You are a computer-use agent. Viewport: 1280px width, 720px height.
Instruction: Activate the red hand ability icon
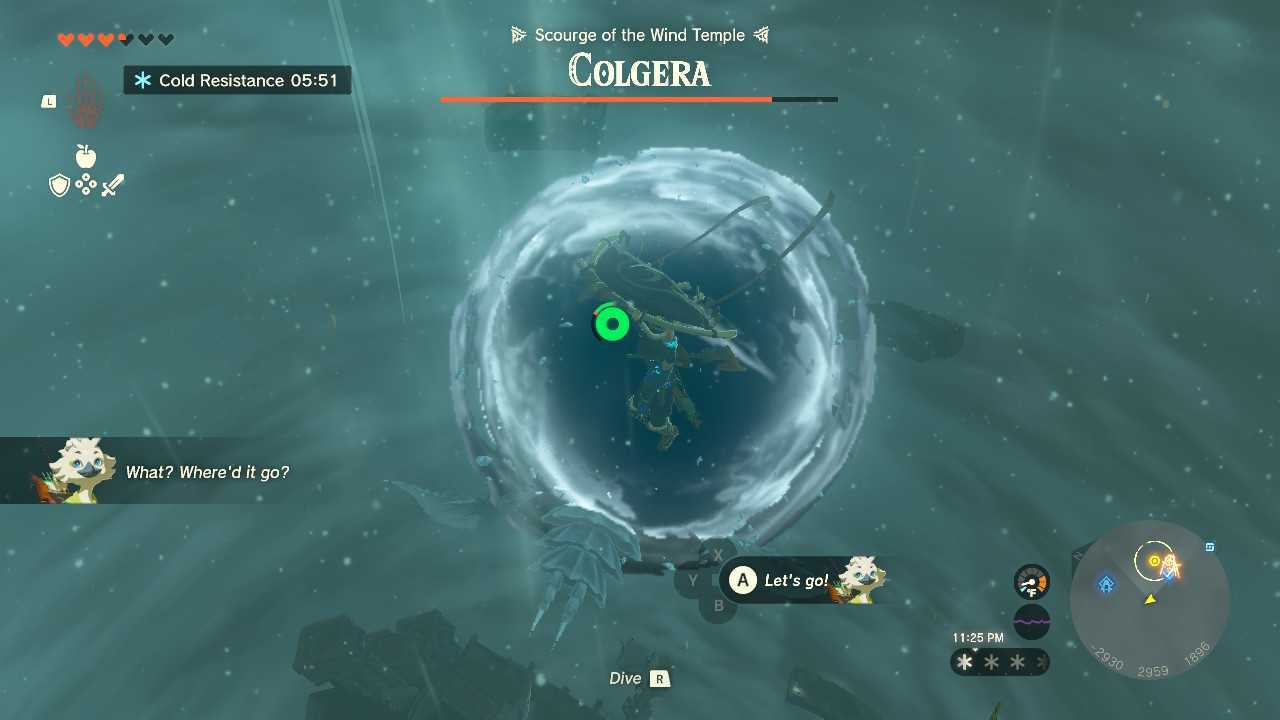coord(85,101)
